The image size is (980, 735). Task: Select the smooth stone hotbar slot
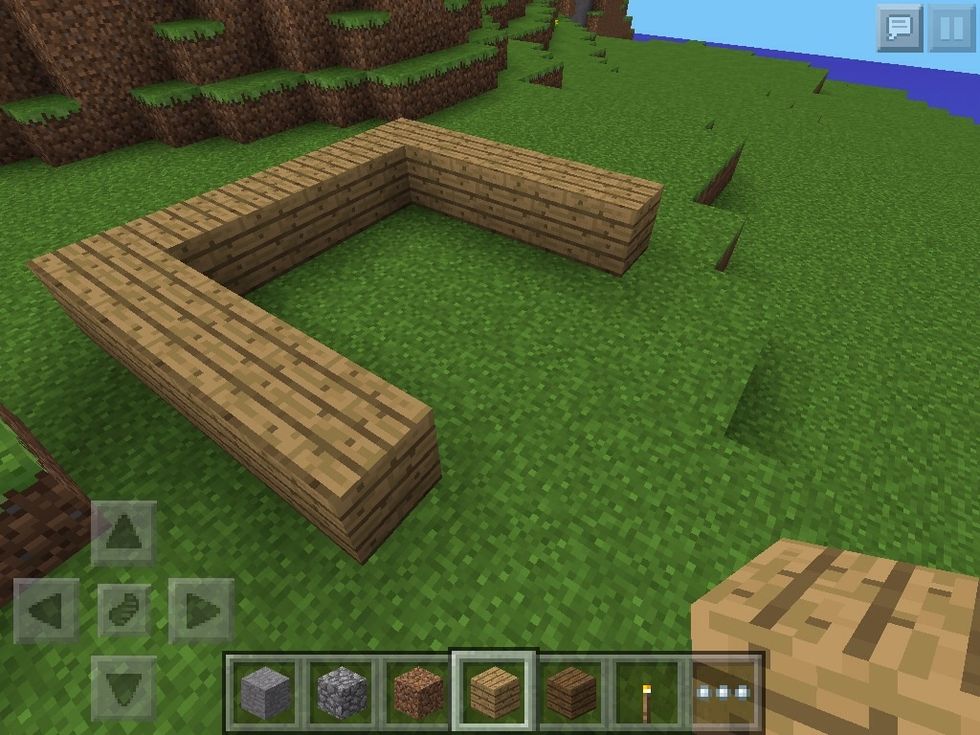(x=264, y=691)
